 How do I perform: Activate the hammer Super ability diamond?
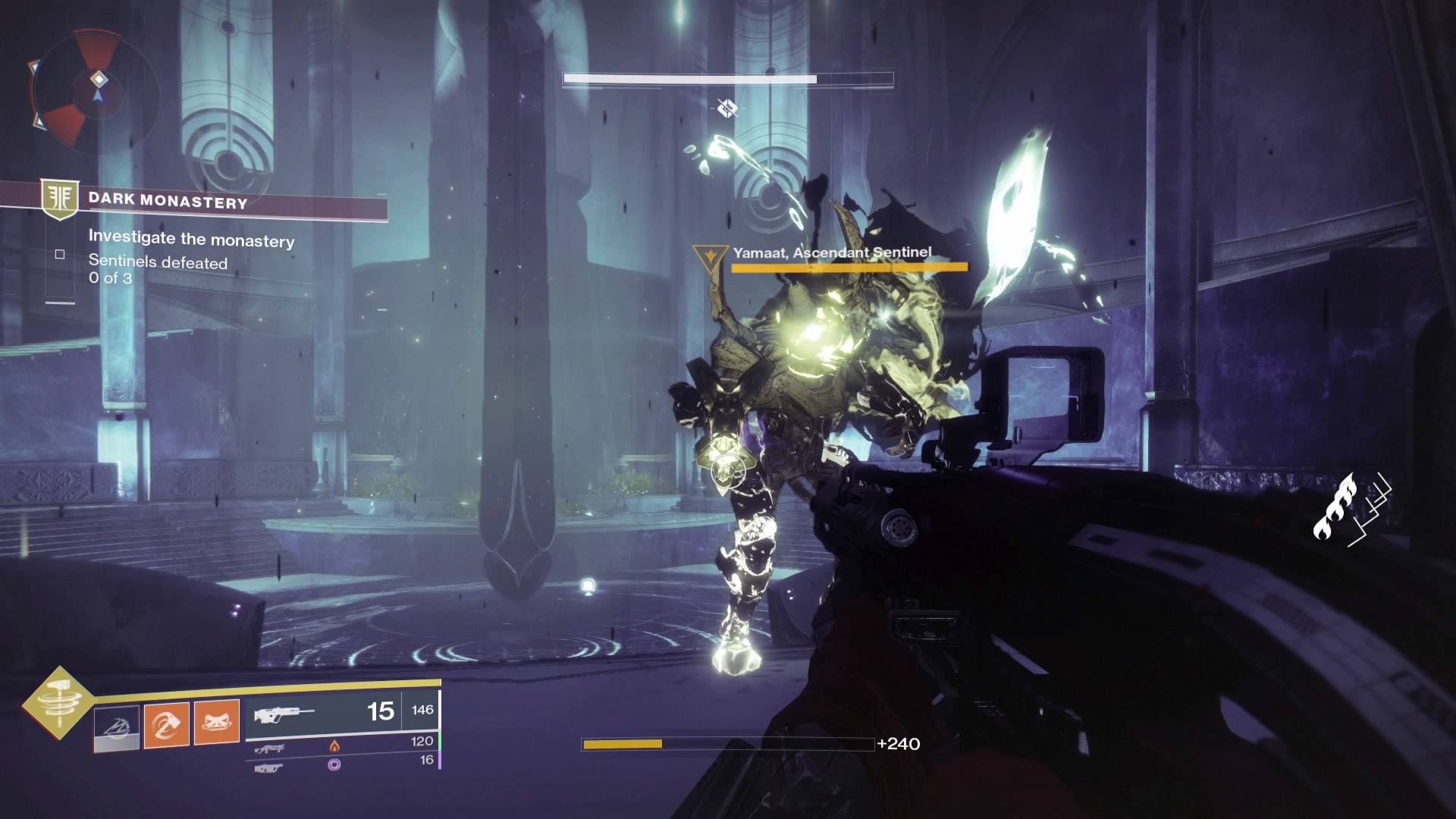(x=58, y=704)
